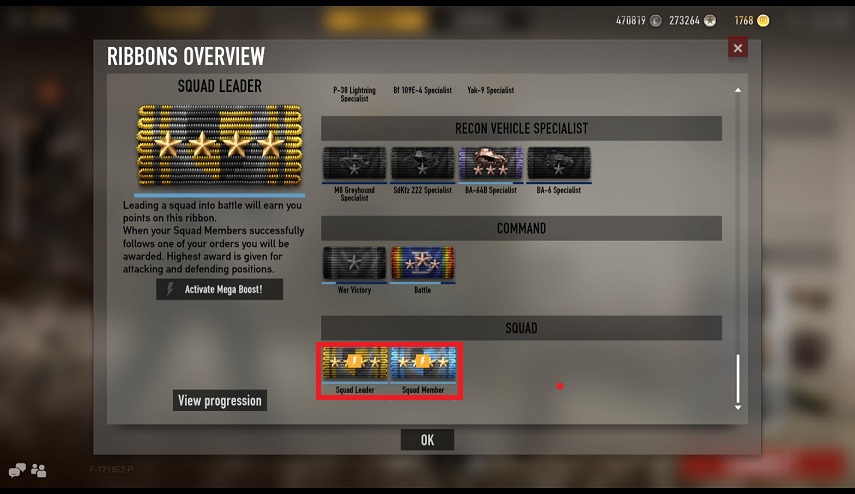Viewport: 855px width, 494px height.
Task: Open the Battle command ribbon
Action: (422, 264)
